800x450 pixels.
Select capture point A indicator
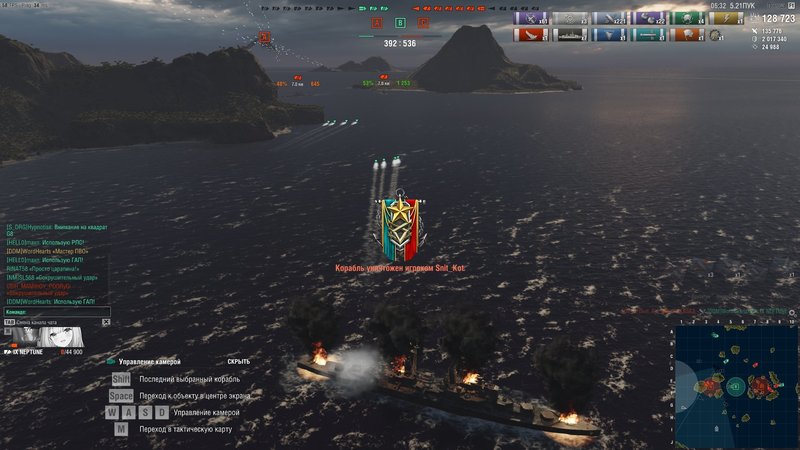[378, 22]
